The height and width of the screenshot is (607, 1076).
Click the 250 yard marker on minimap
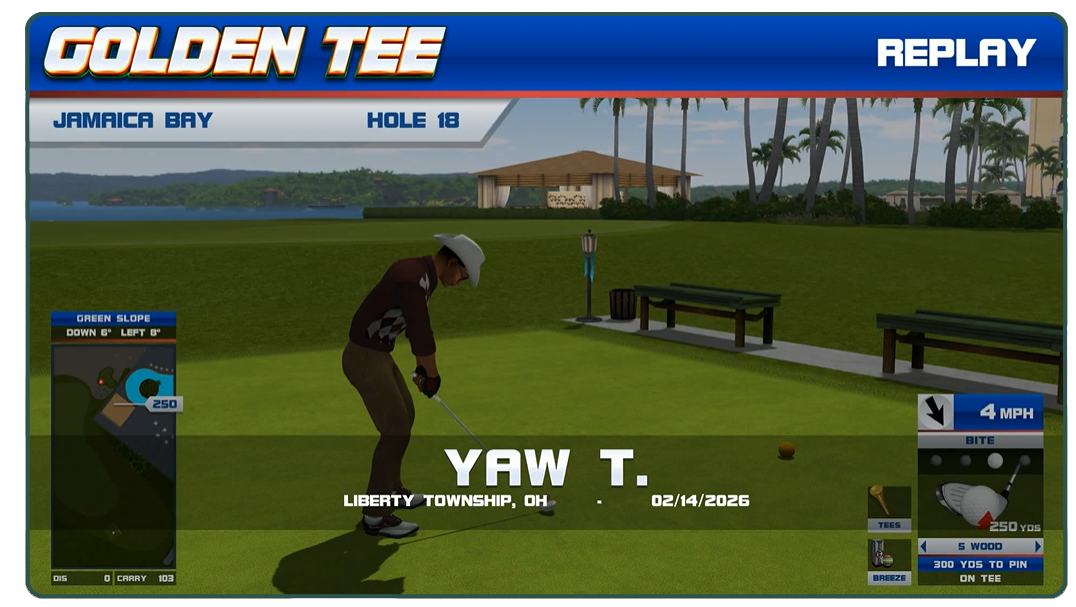coord(163,404)
